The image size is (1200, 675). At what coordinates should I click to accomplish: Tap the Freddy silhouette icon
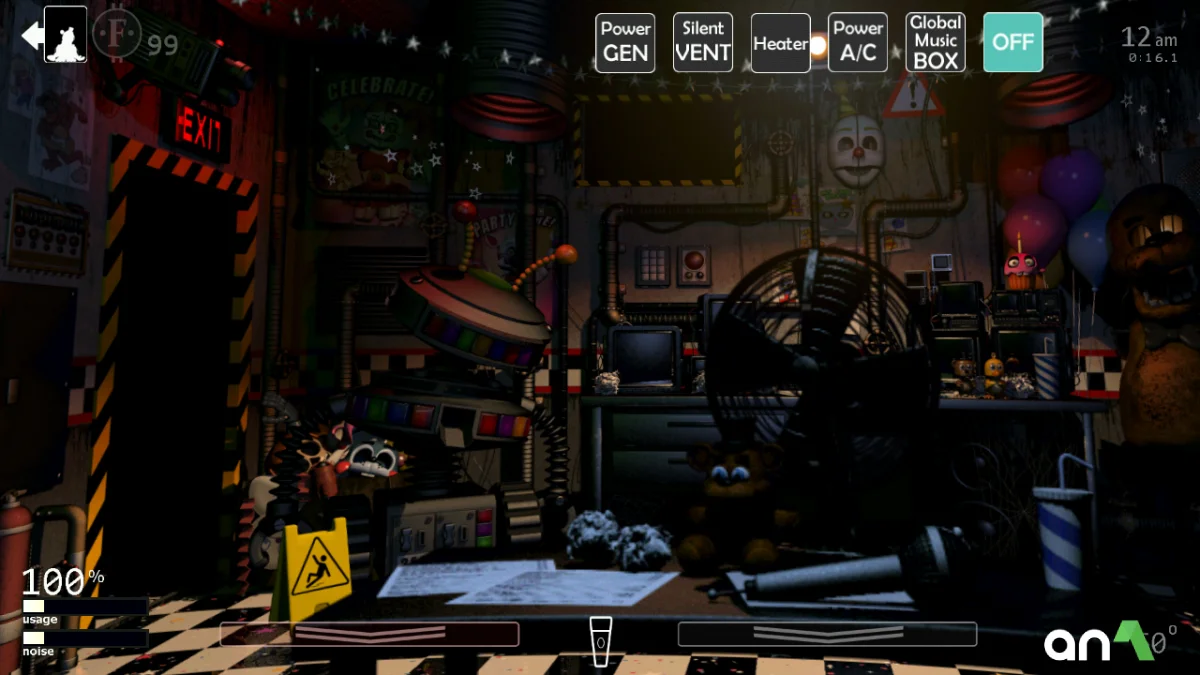(x=66, y=35)
